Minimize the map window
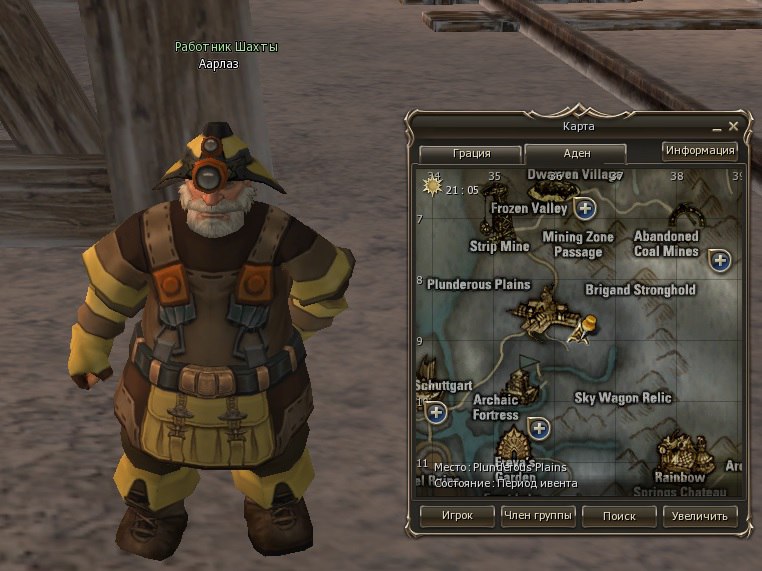Screen dimensions: 762x571 pos(718,129)
